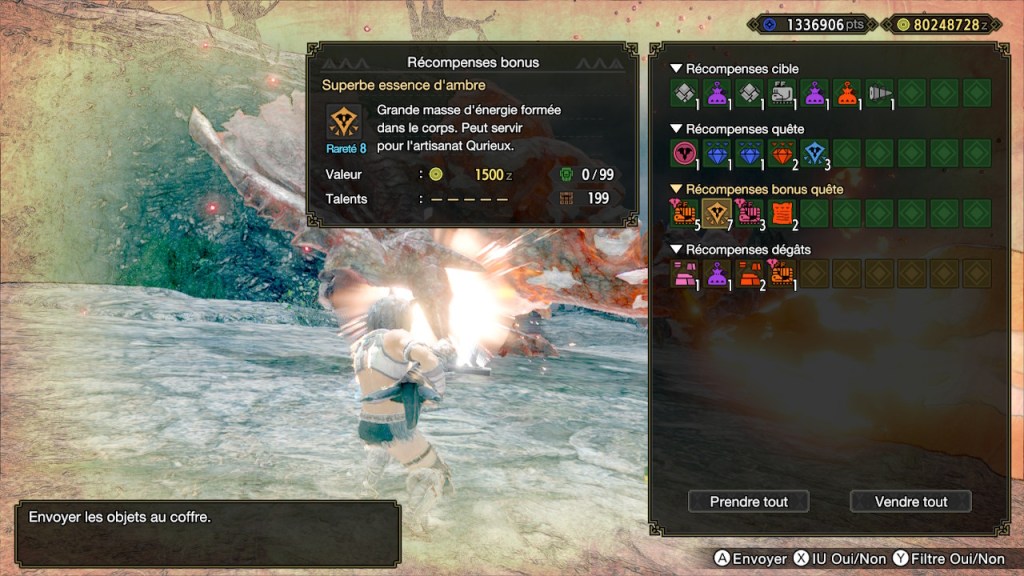Pick the orange sac in Récompenses cible
The width and height of the screenshot is (1024, 576).
(x=846, y=93)
